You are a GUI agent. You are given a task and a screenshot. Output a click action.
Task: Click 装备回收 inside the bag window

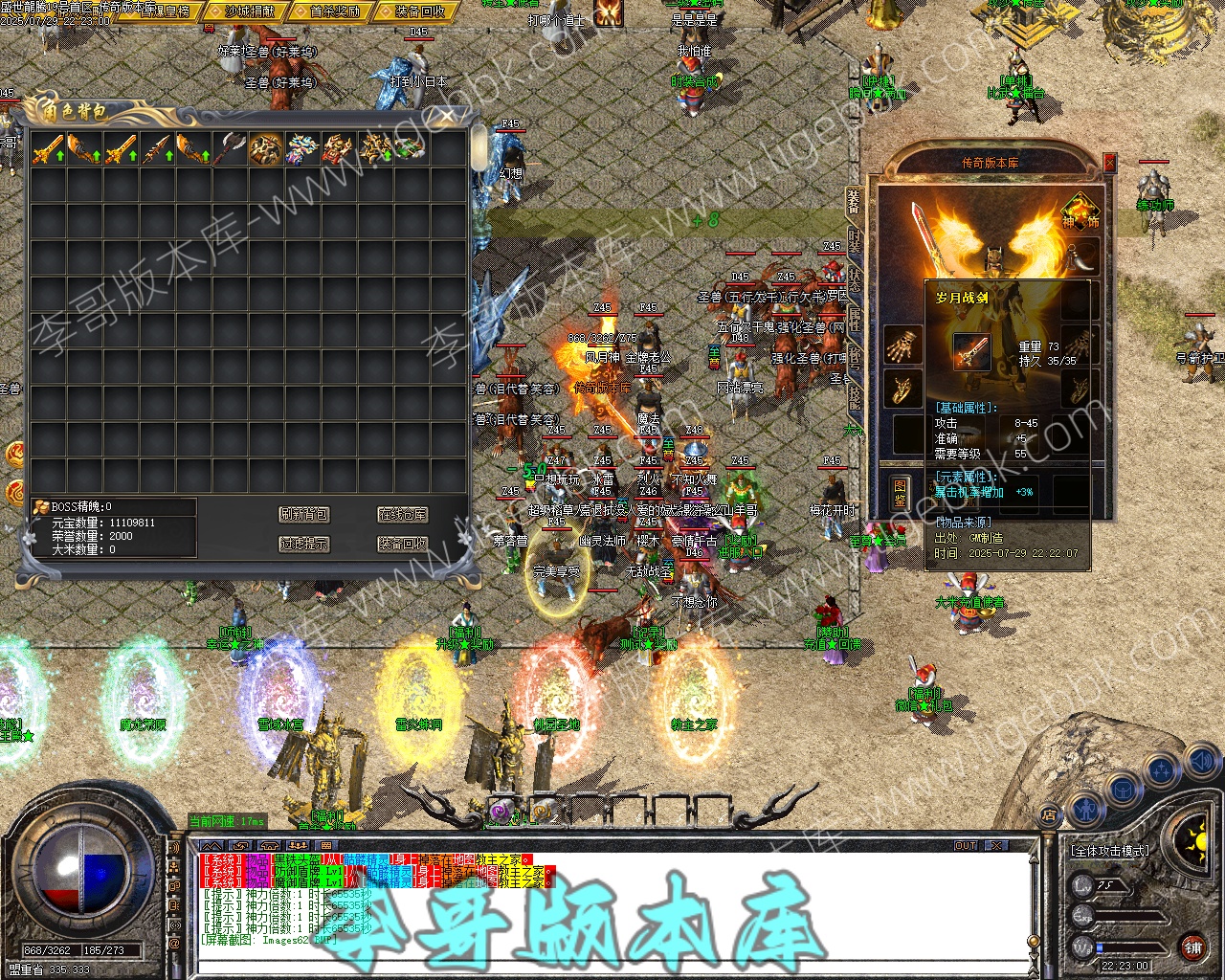(x=402, y=544)
